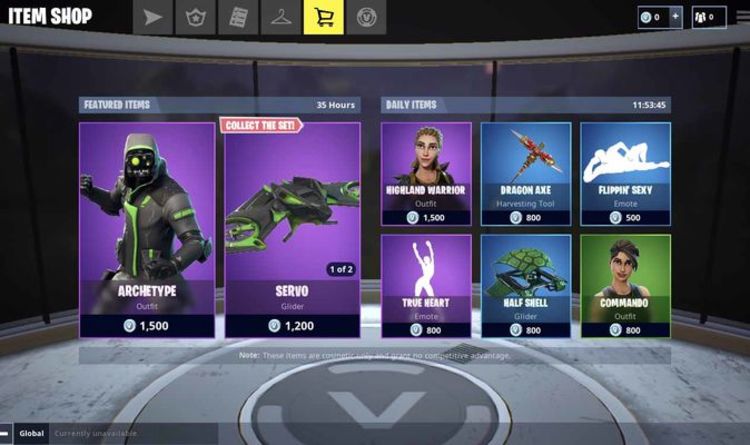The width and height of the screenshot is (750, 445).
Task: Pick the Flippin' Sexy emote
Action: point(625,174)
